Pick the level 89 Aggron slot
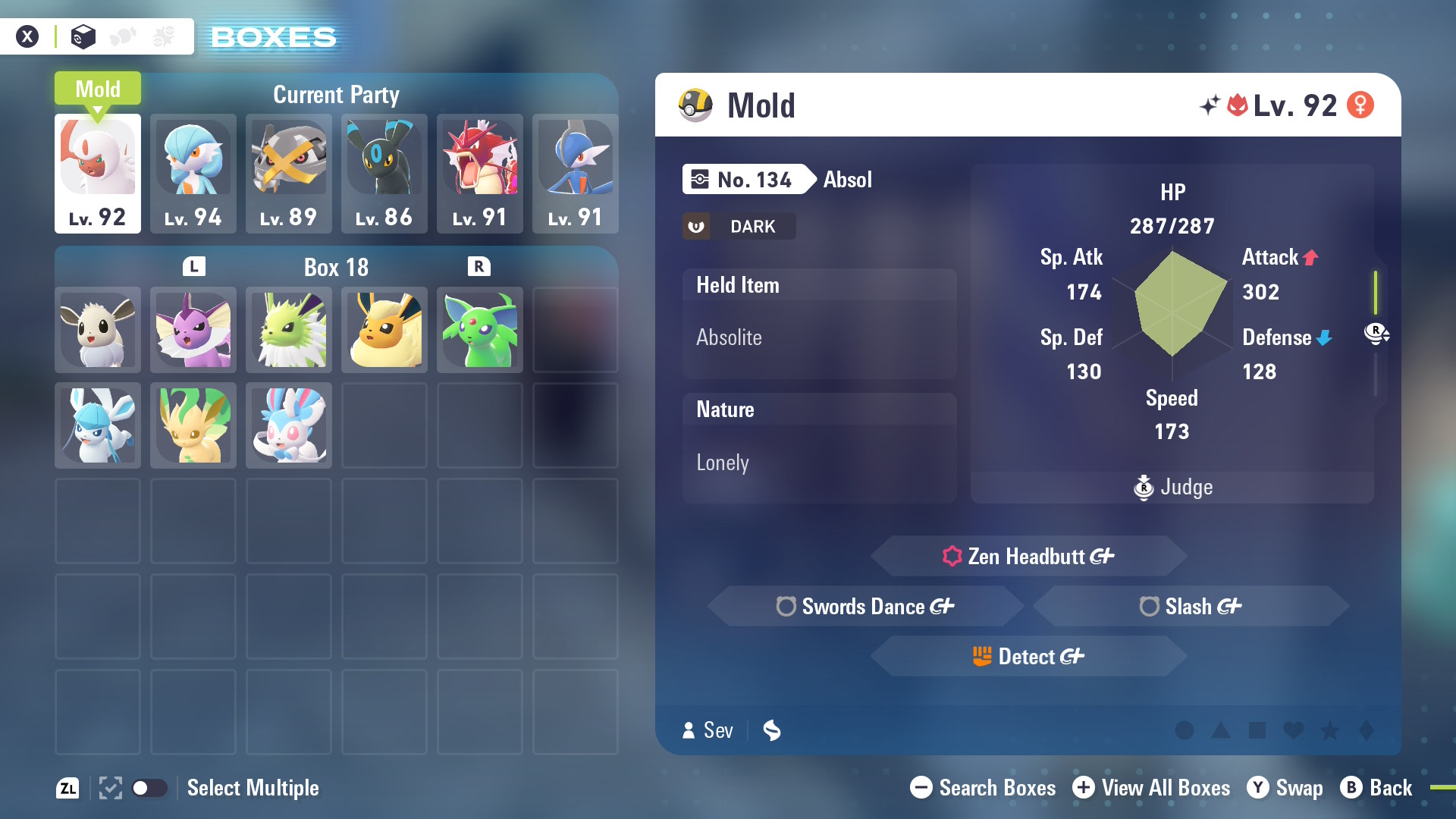 (x=288, y=173)
